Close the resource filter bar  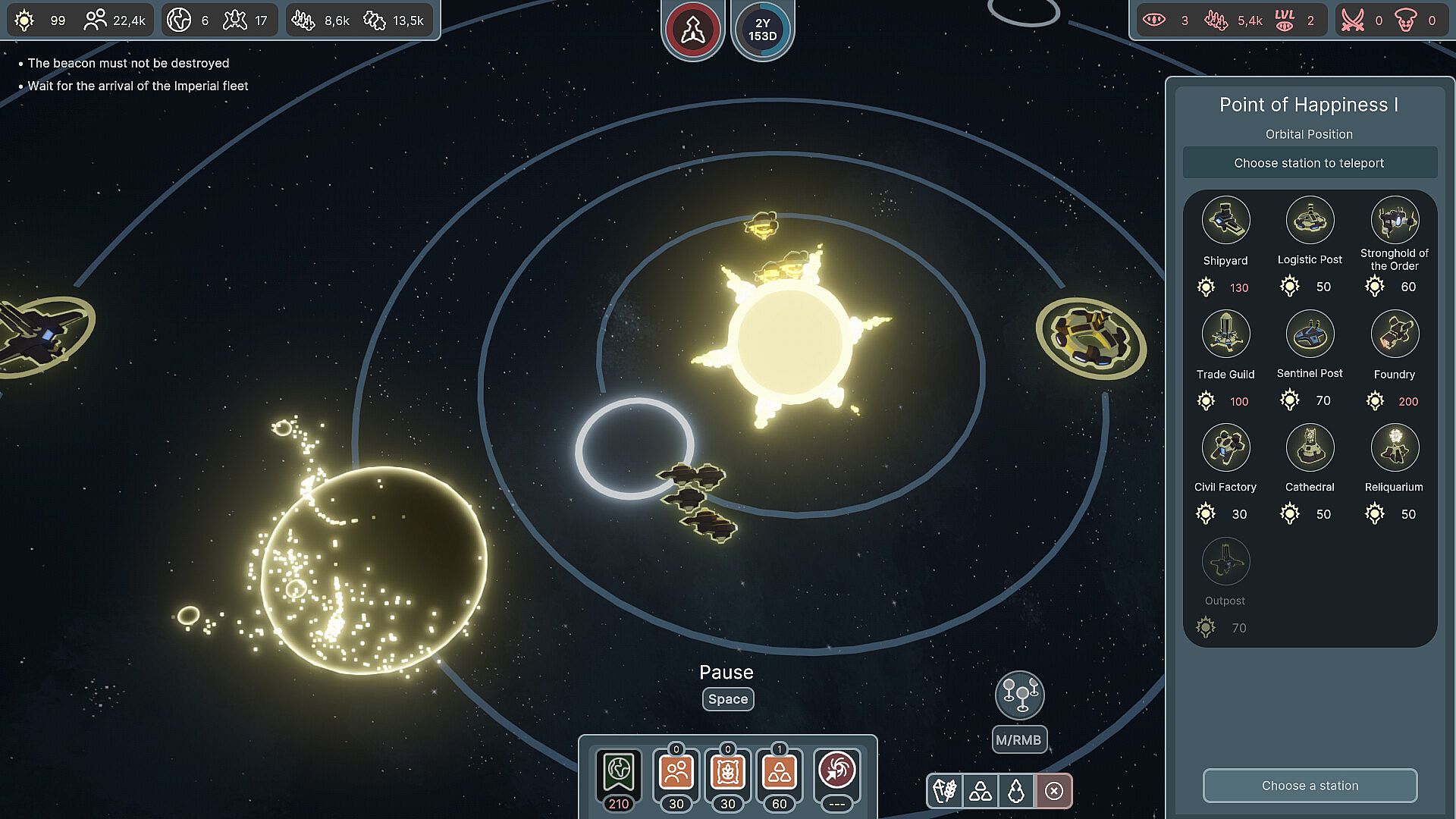click(x=1053, y=791)
